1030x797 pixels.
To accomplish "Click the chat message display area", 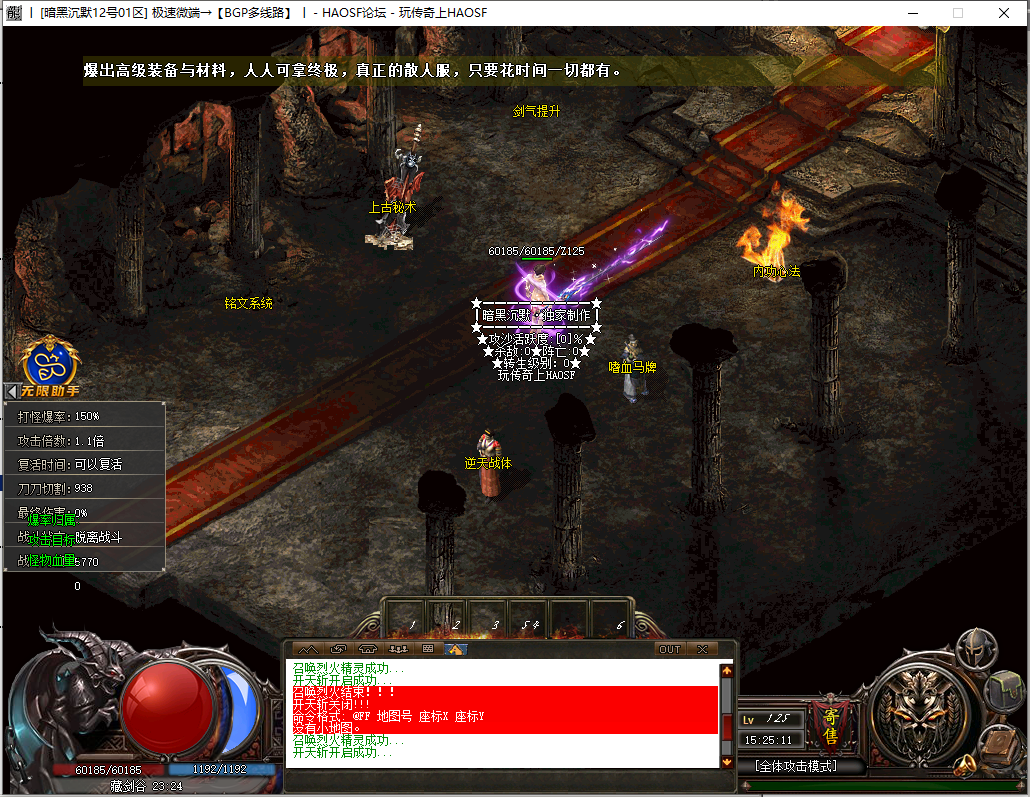I will tap(502, 713).
